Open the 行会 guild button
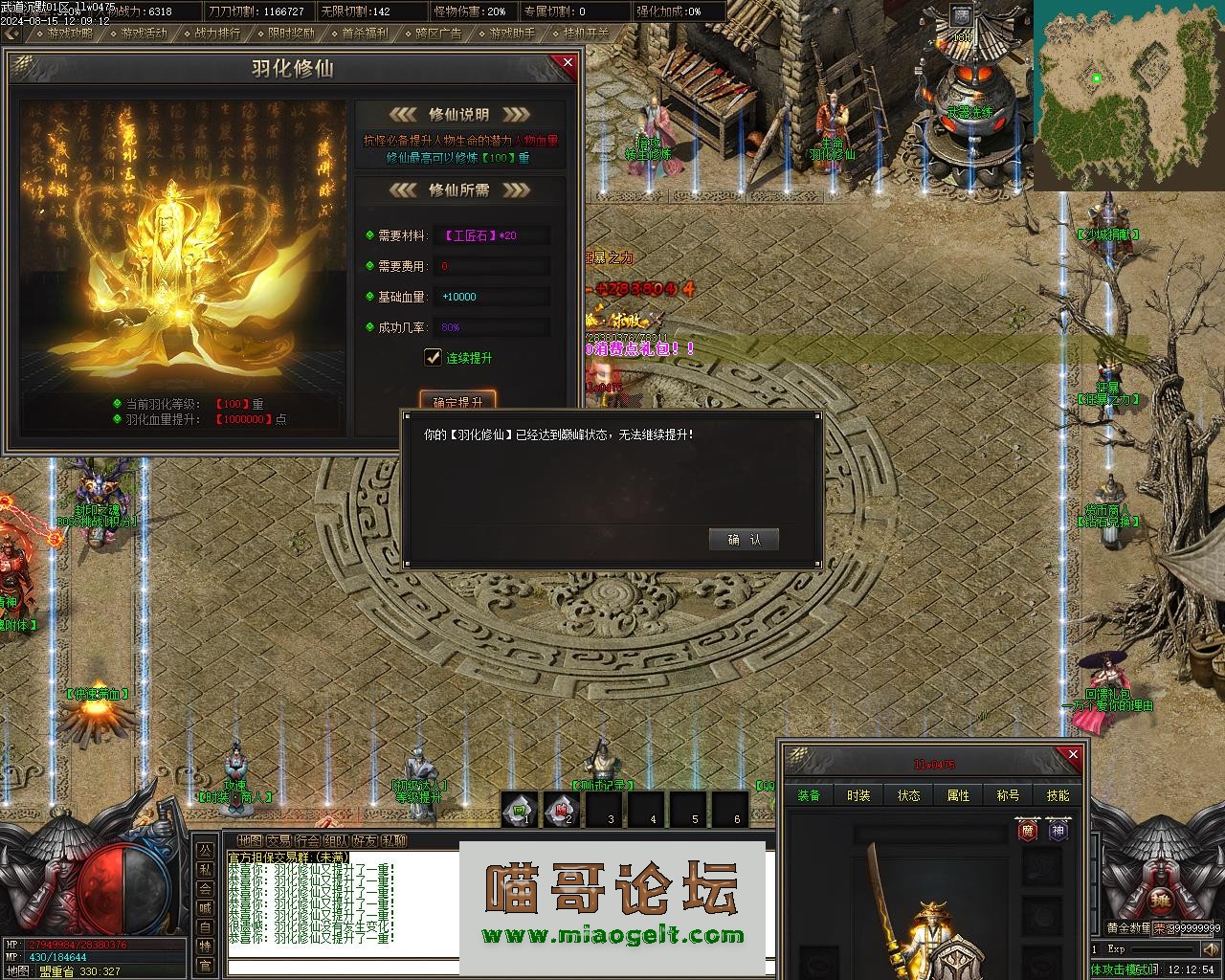Image resolution: width=1225 pixels, height=980 pixels. click(x=307, y=841)
